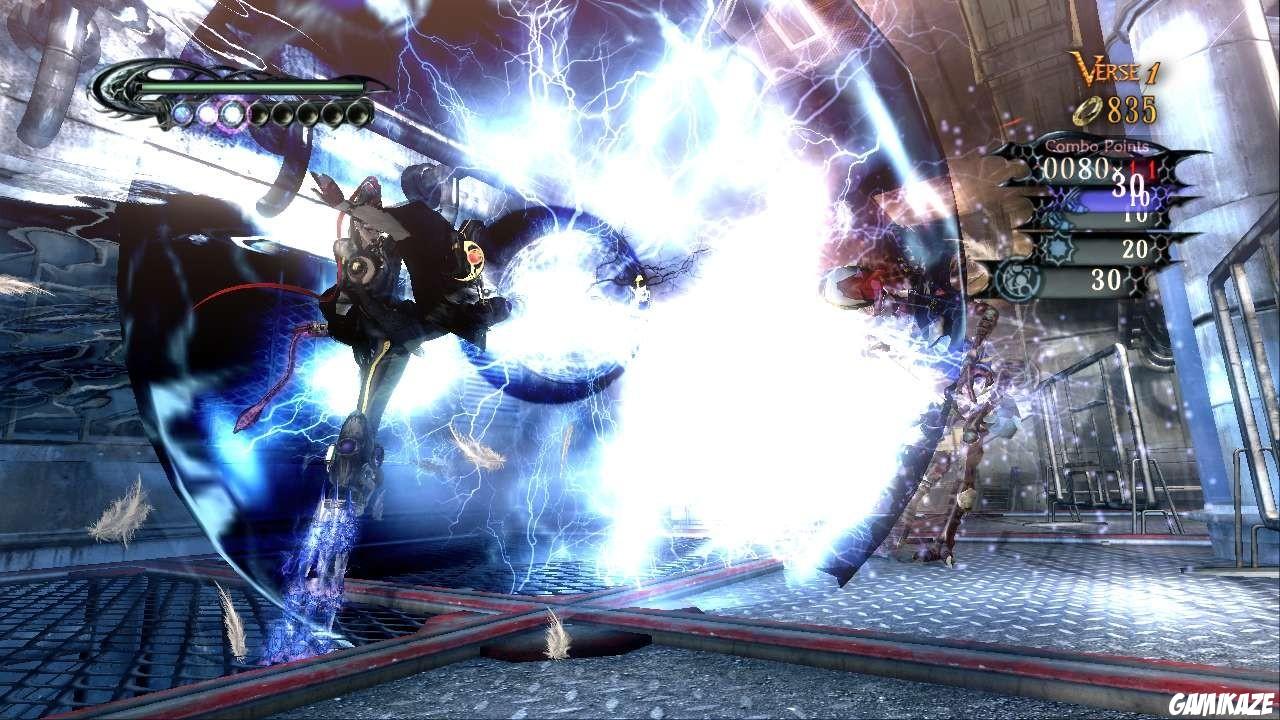Toggle the last dark orb at the meter's end
The width and height of the screenshot is (1280, 720).
coord(358,115)
